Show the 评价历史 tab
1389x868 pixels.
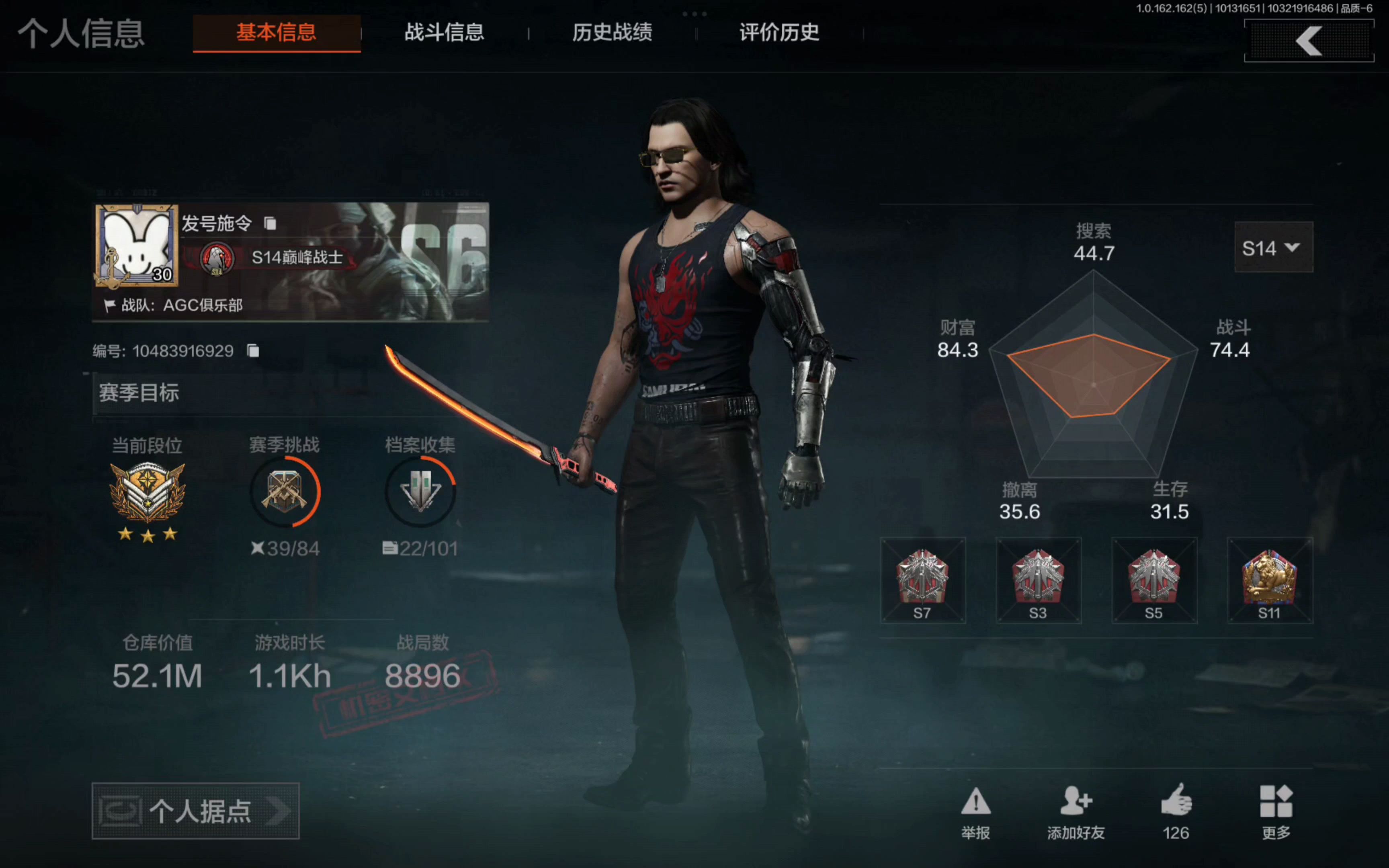pos(779,33)
